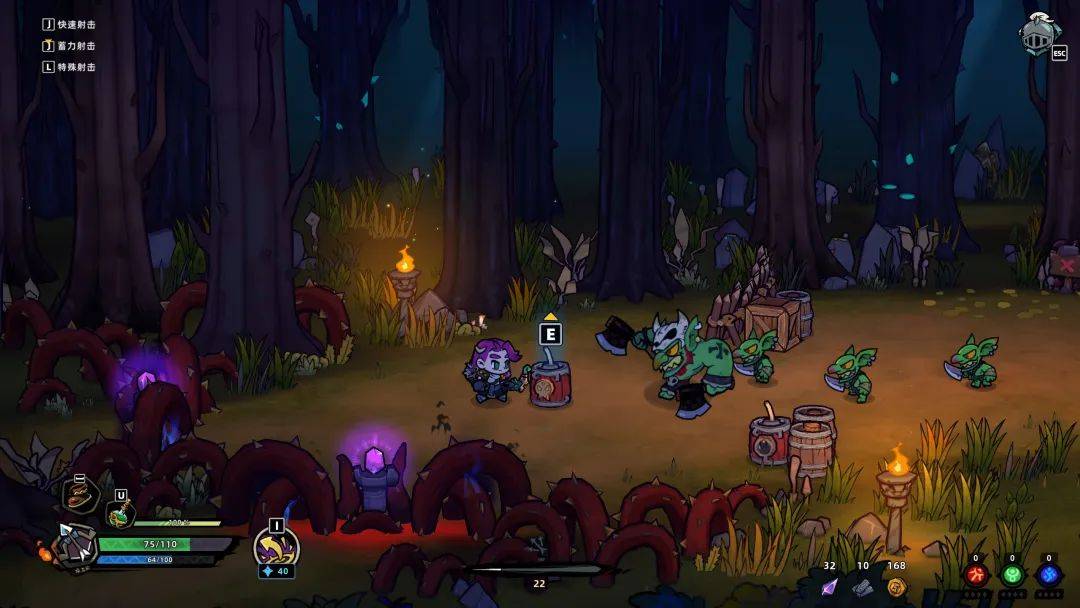Image resolution: width=1080 pixels, height=608 pixels.
Task: Open the knight helmet pause menu
Action: click(x=1039, y=33)
